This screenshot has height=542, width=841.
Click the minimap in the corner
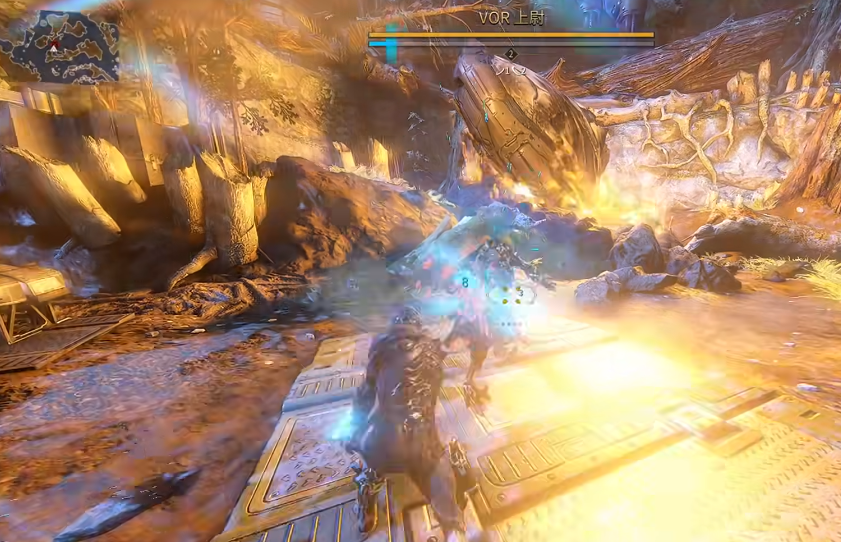pos(60,48)
